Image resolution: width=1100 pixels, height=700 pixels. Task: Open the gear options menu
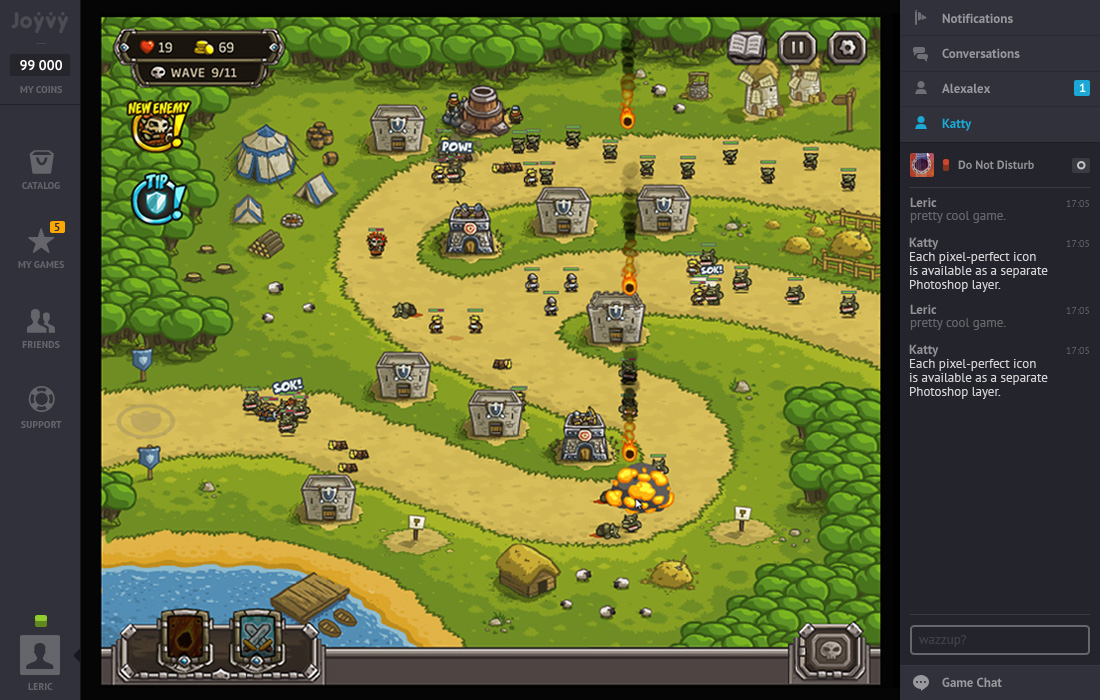point(847,46)
